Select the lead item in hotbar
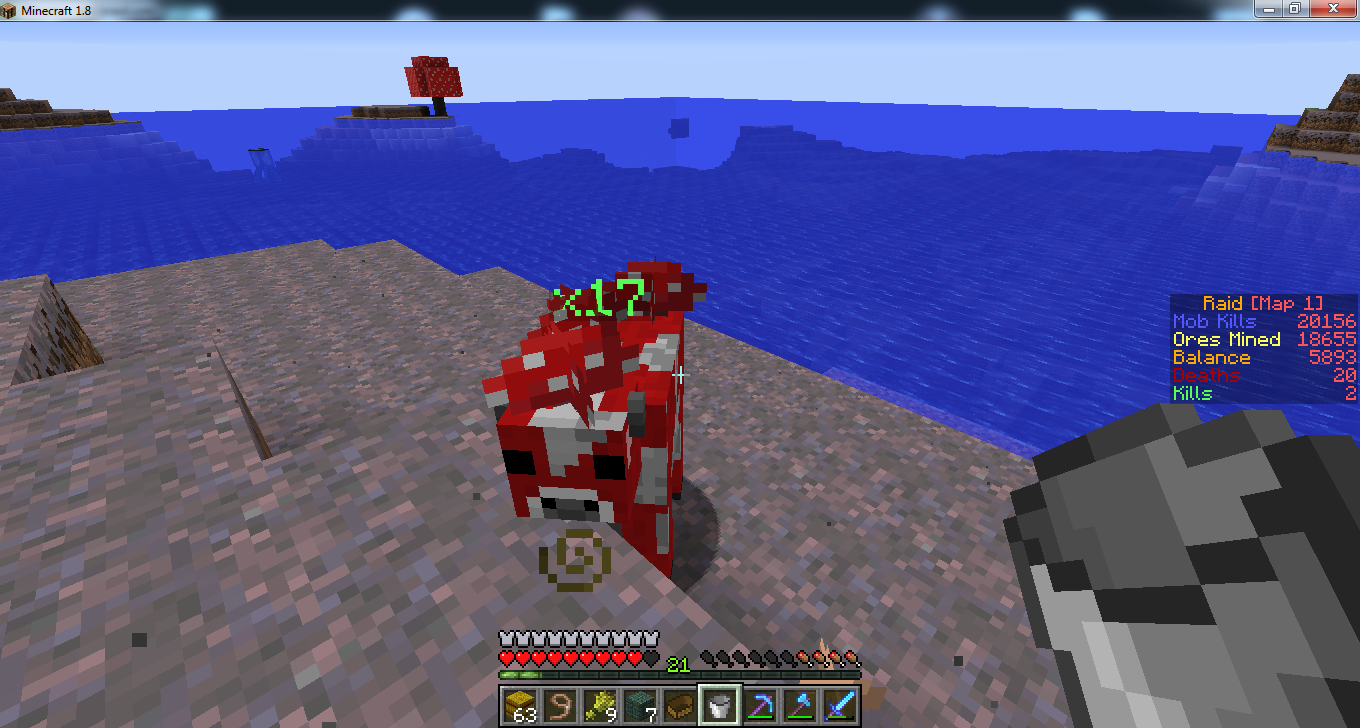1360x728 pixels. (x=560, y=704)
